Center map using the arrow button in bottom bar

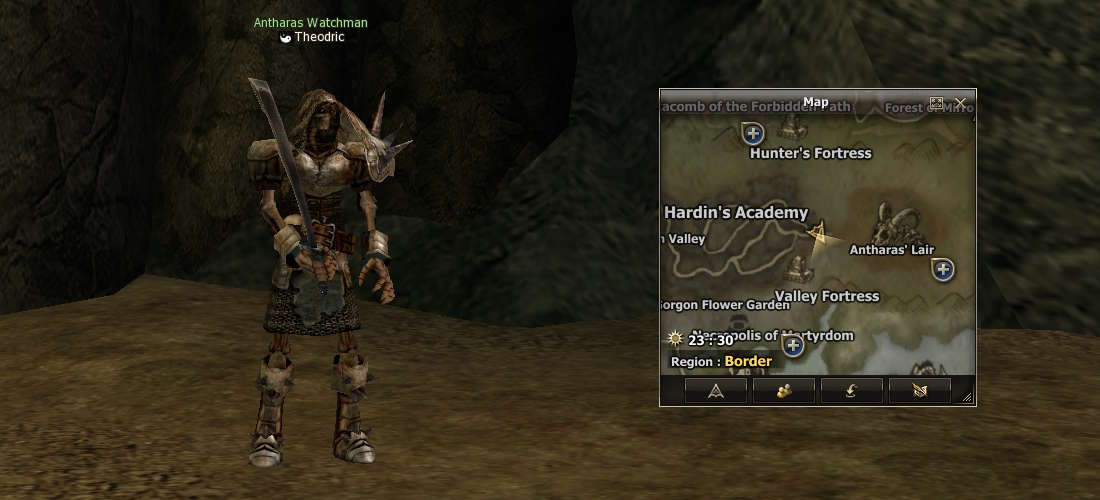pyautogui.click(x=716, y=391)
